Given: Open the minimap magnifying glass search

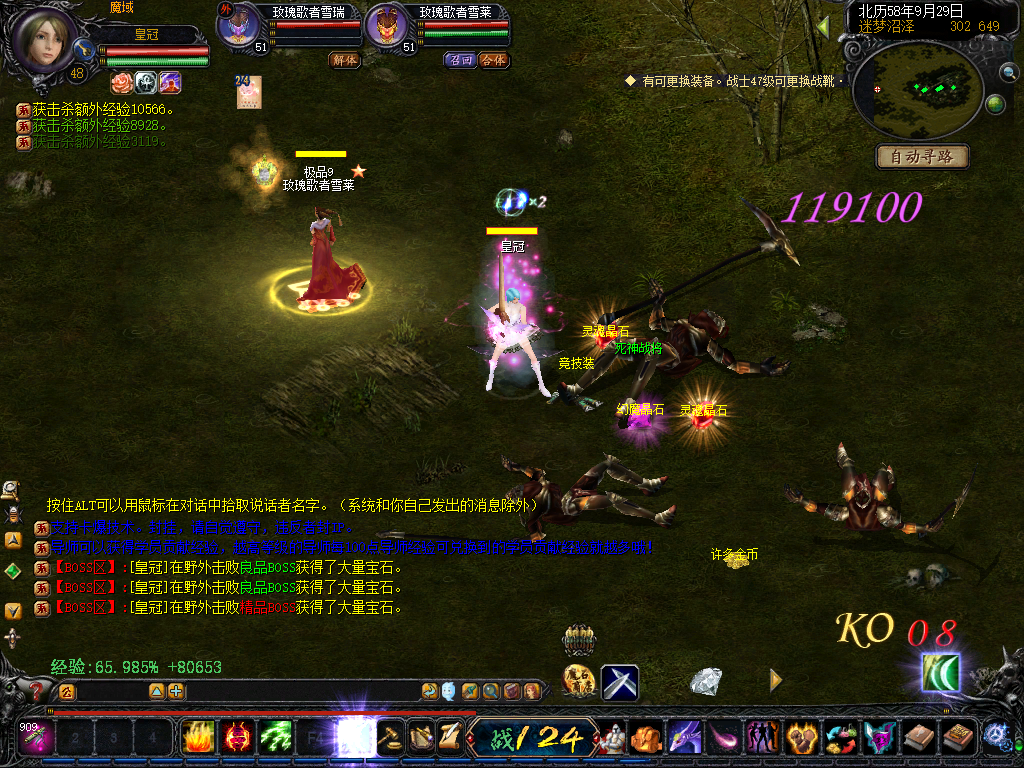Looking at the screenshot, I should 1008,72.
